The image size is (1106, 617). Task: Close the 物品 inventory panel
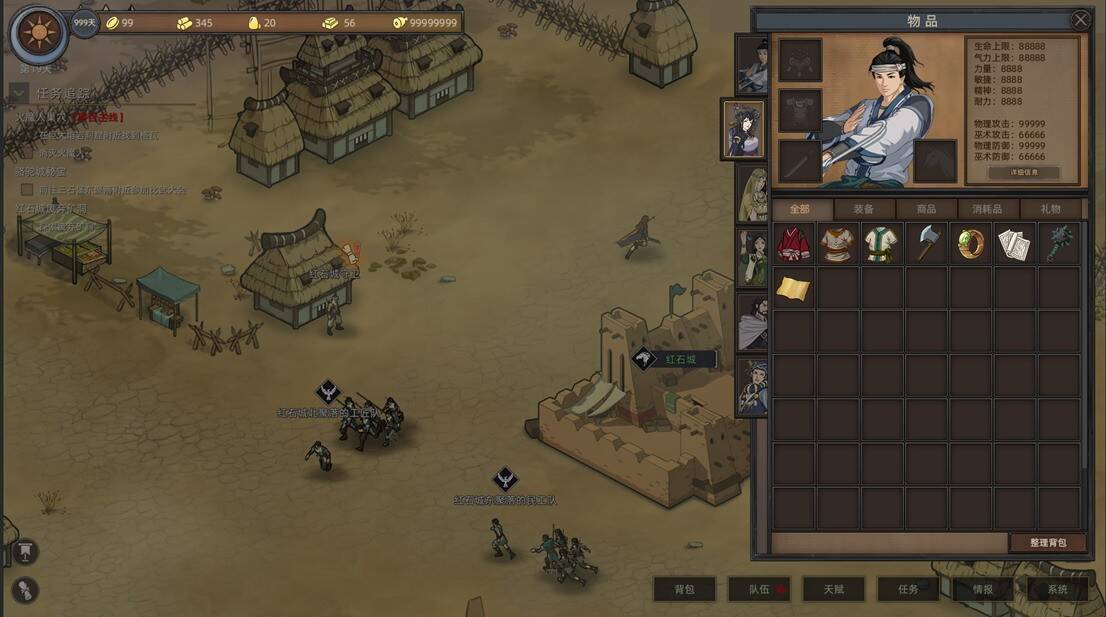coord(1080,20)
